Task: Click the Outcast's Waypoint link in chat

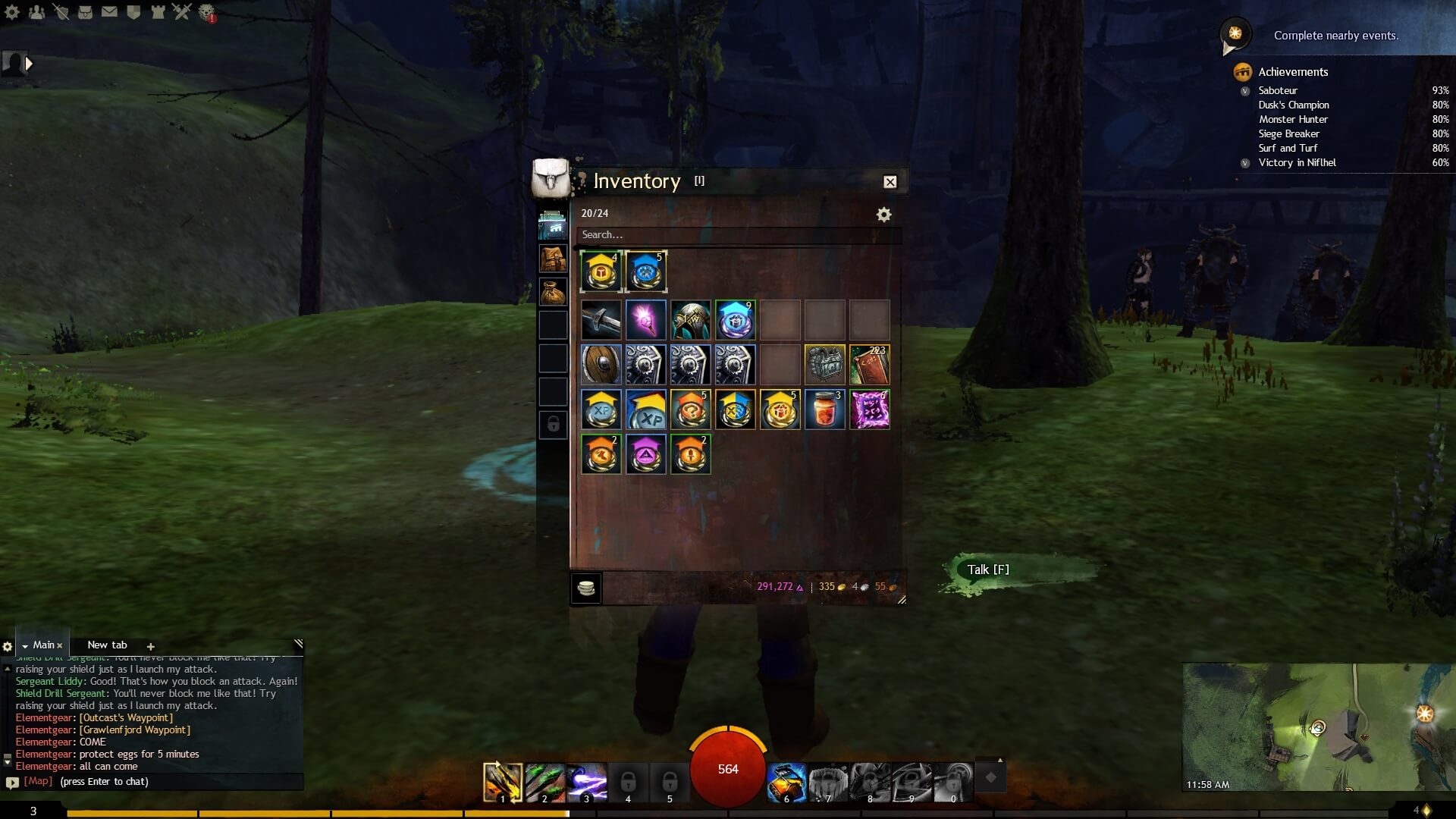Action: pyautogui.click(x=124, y=717)
